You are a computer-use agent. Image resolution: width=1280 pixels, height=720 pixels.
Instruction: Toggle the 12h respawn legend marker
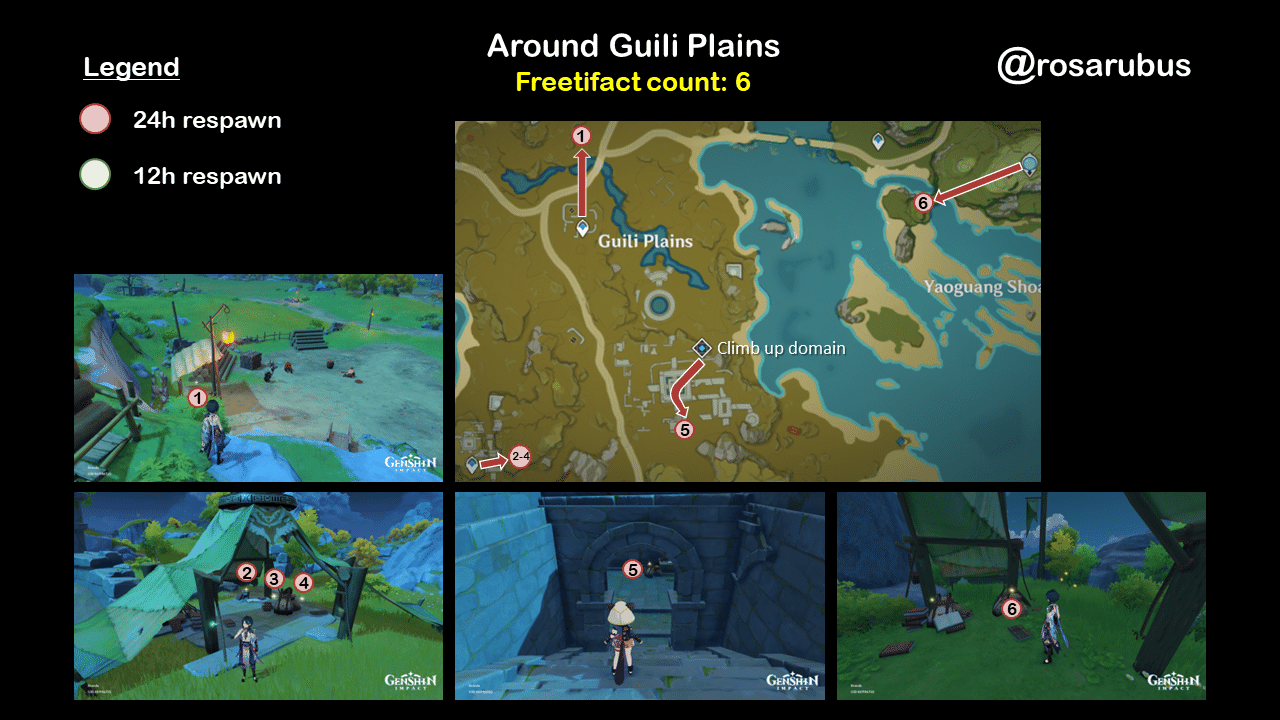coord(93,176)
